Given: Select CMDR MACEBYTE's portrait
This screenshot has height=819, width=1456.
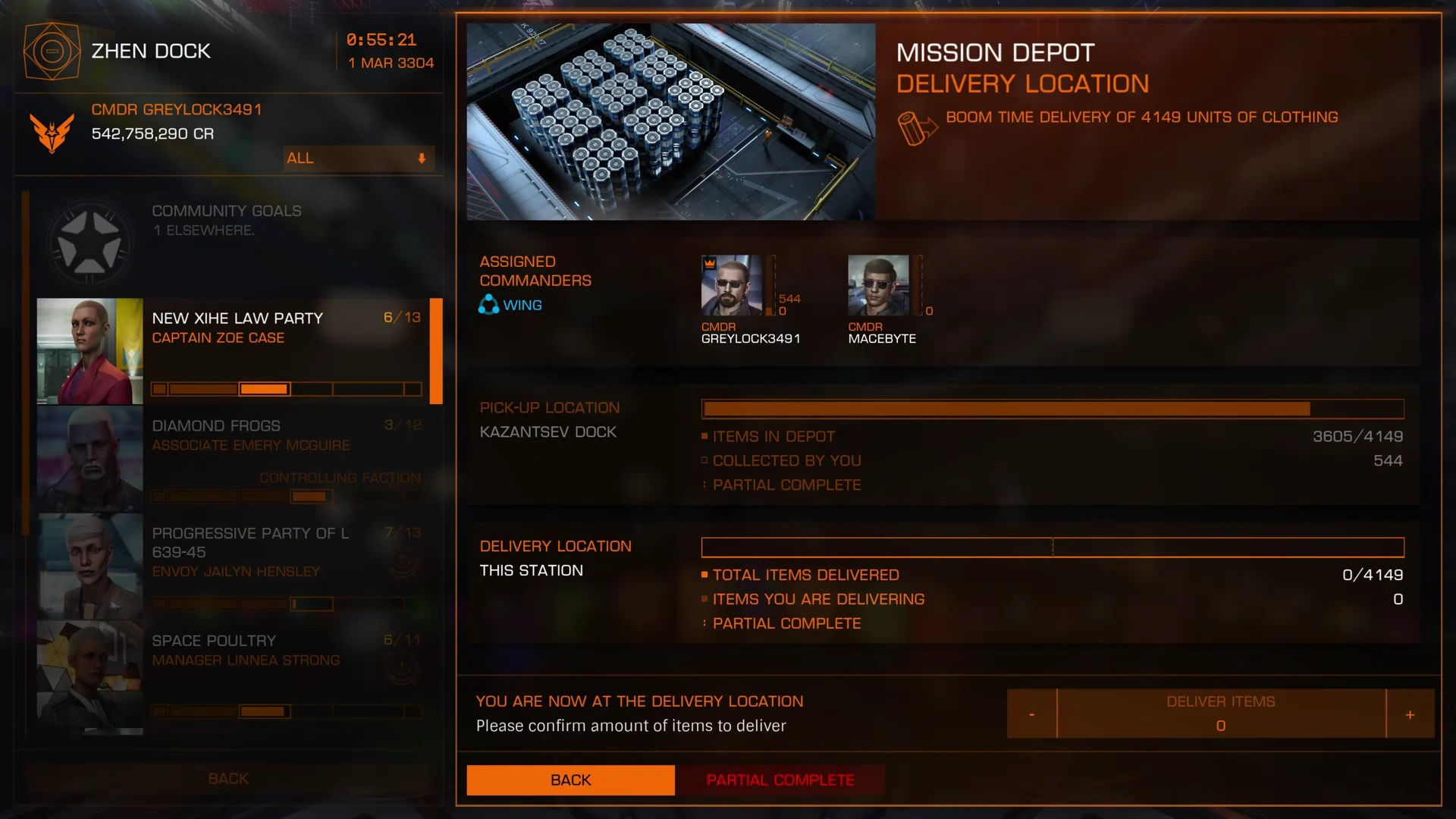Looking at the screenshot, I should 877,284.
